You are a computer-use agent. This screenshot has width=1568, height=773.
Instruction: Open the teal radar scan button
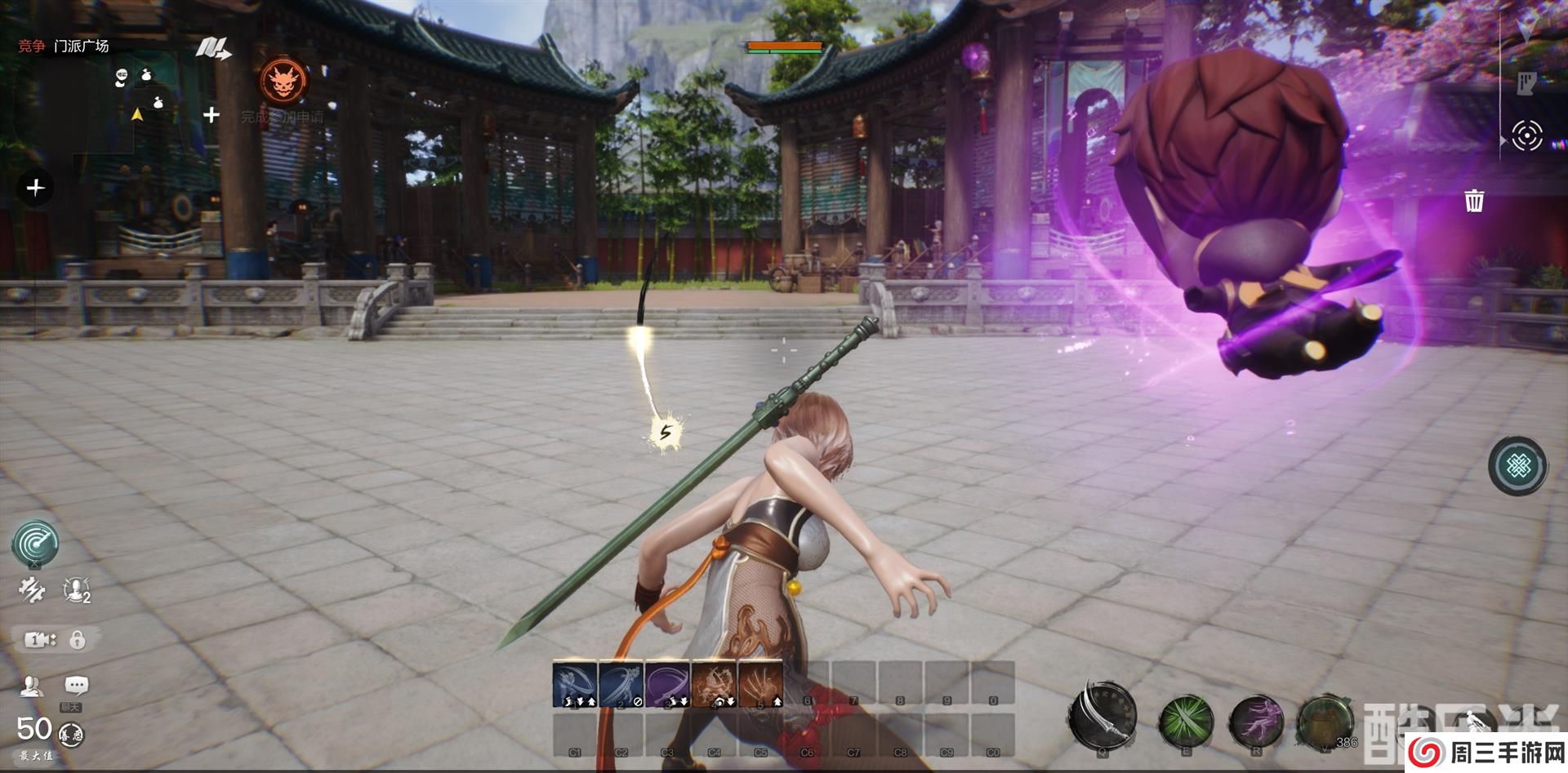[x=35, y=544]
